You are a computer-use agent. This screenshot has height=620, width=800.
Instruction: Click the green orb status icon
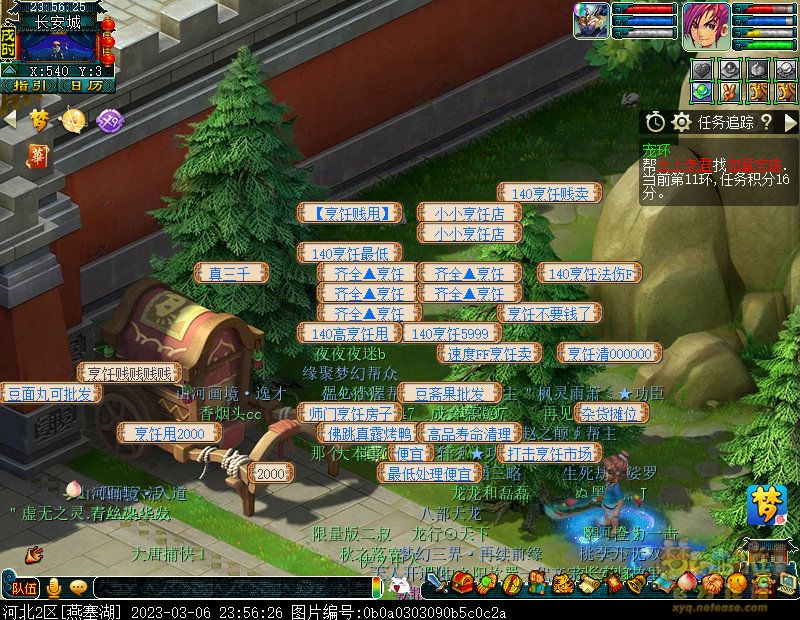pyautogui.click(x=703, y=92)
